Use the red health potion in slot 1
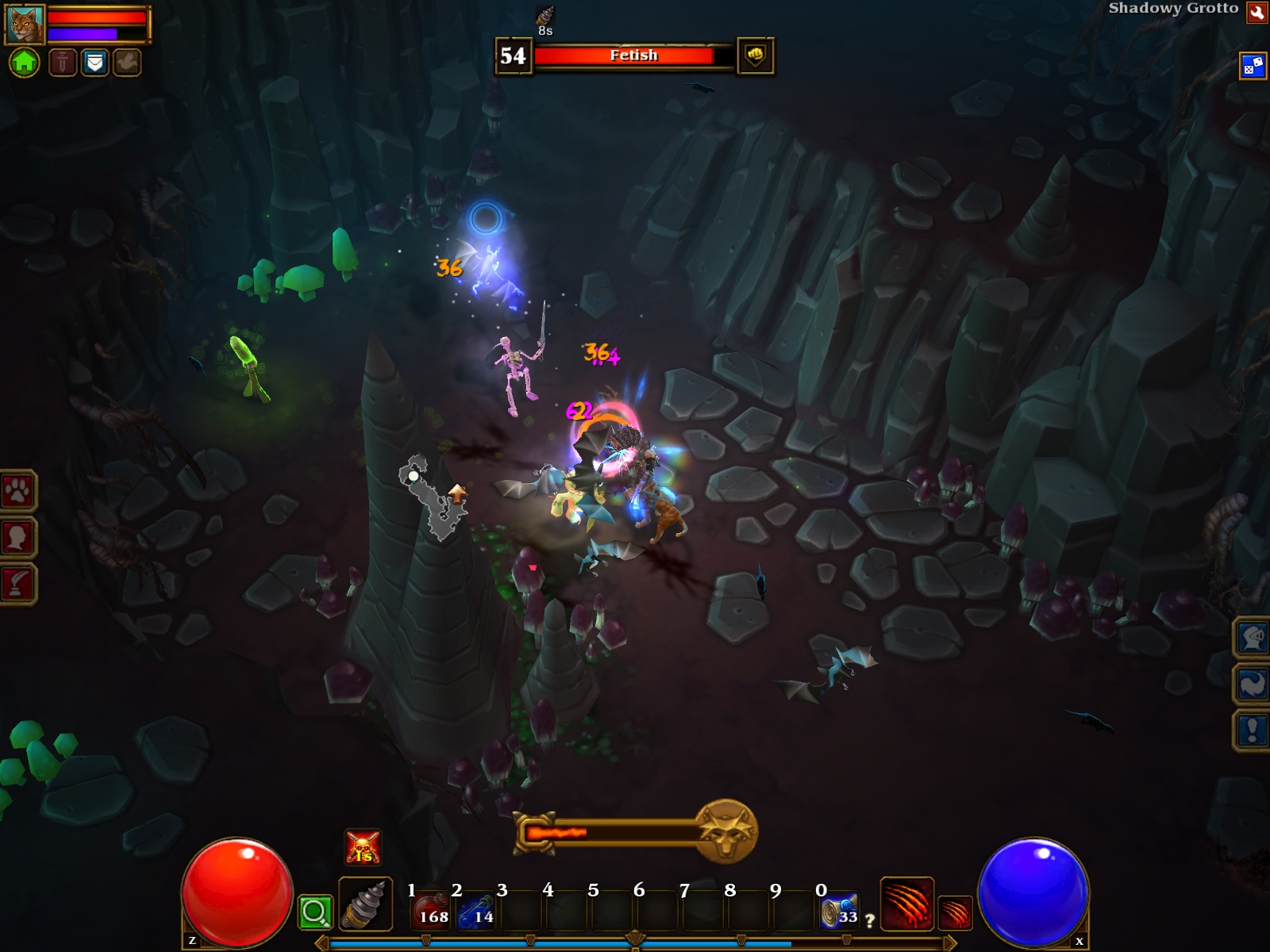 432,911
